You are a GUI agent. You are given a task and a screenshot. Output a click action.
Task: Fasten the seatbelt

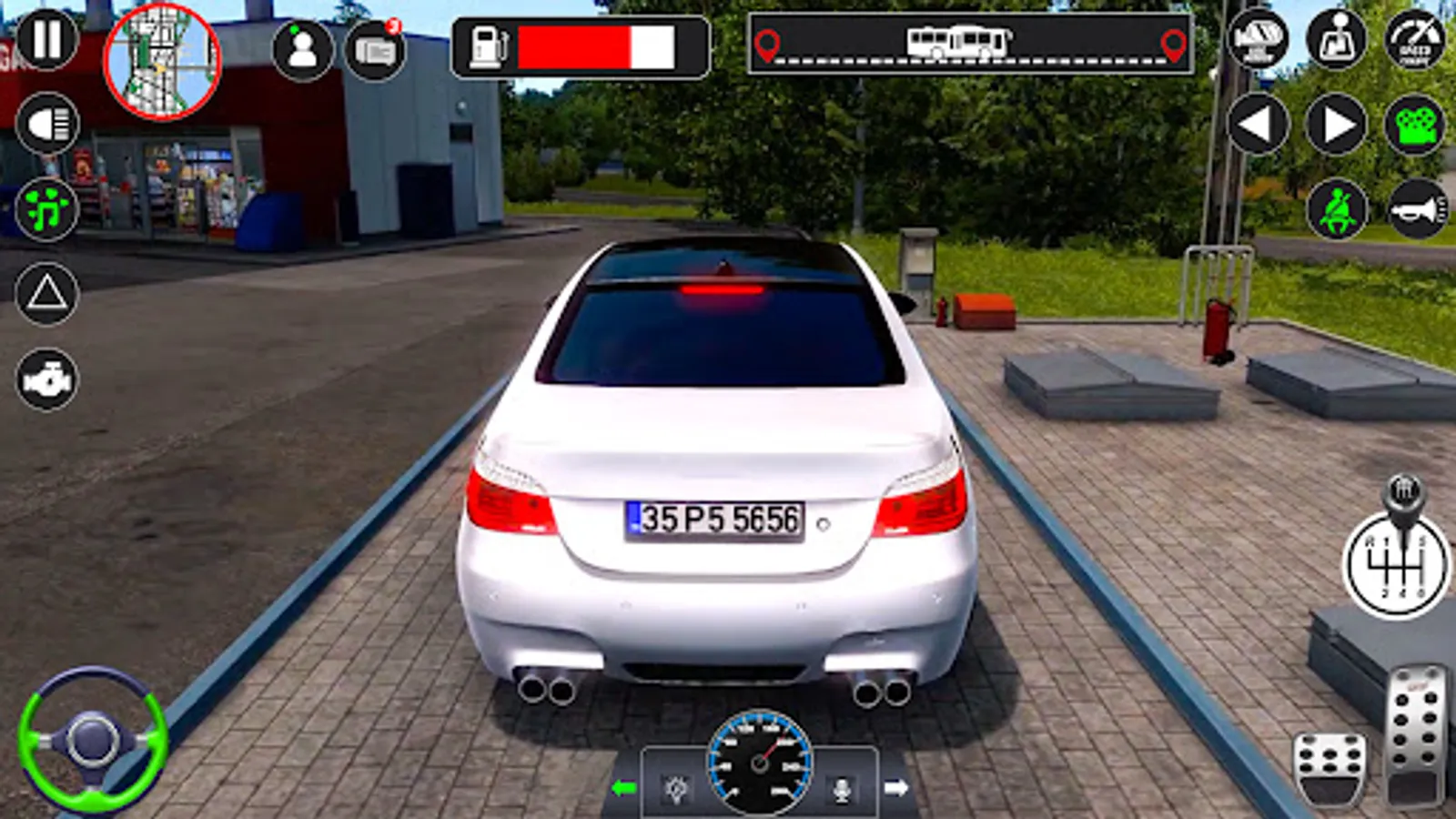(1334, 209)
